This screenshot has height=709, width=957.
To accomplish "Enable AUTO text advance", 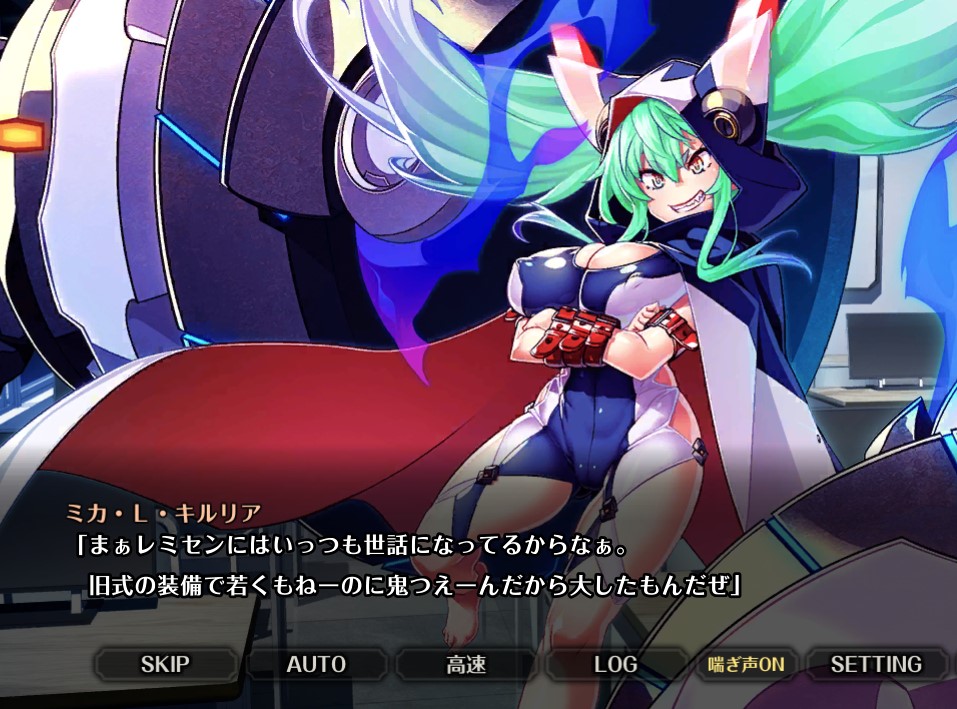I will click(316, 664).
